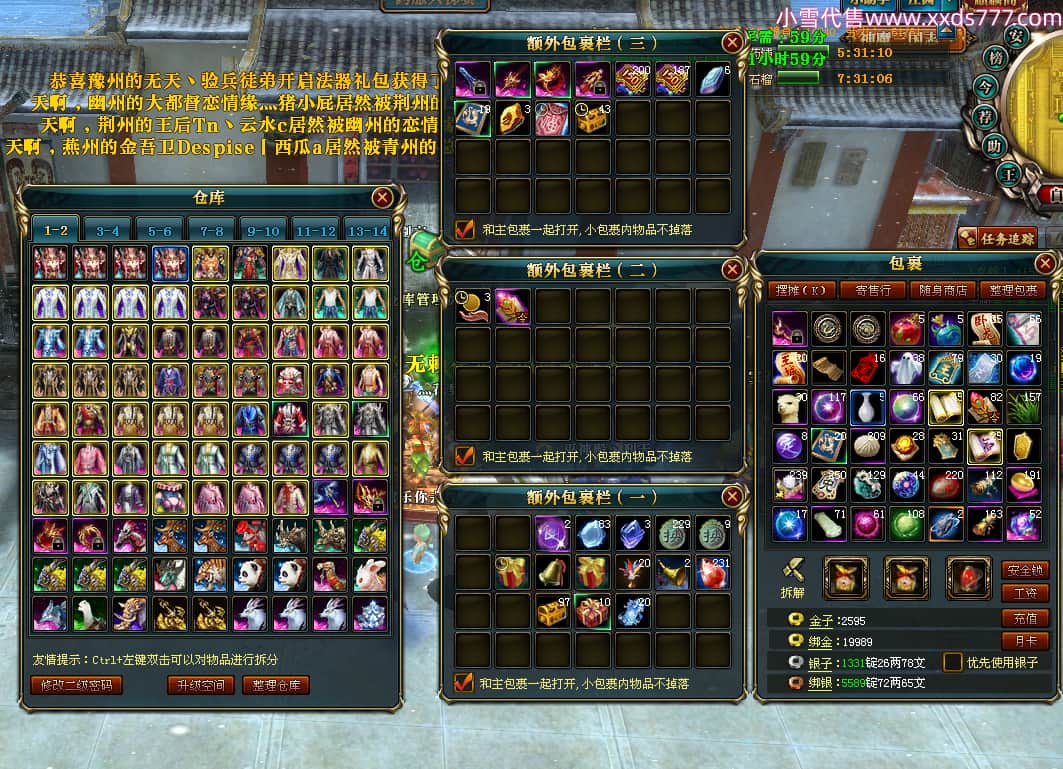1063x769 pixels.
Task: Switch to warehouse tab 3-4
Action: [x=108, y=231]
